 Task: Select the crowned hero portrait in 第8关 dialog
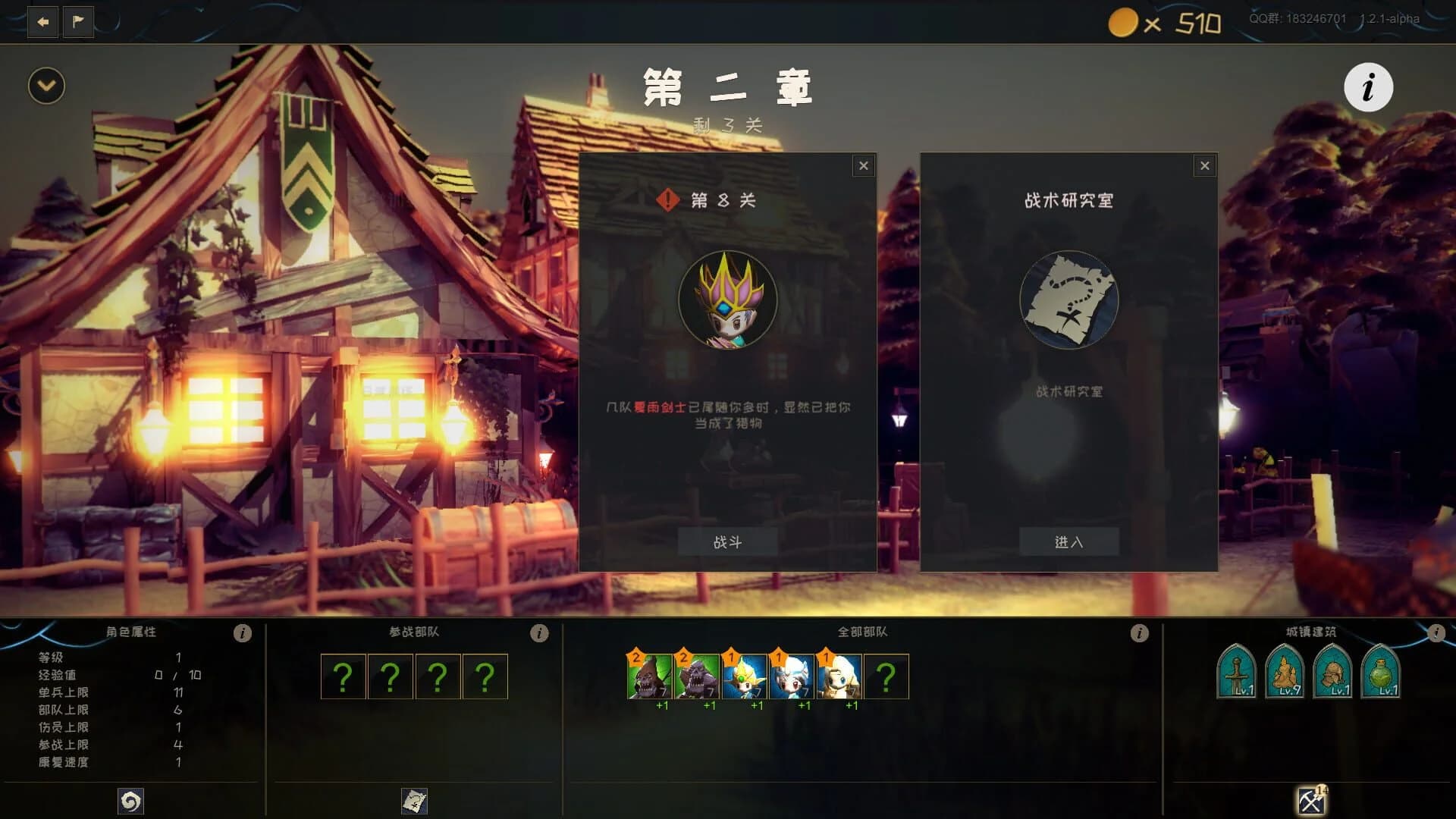728,300
